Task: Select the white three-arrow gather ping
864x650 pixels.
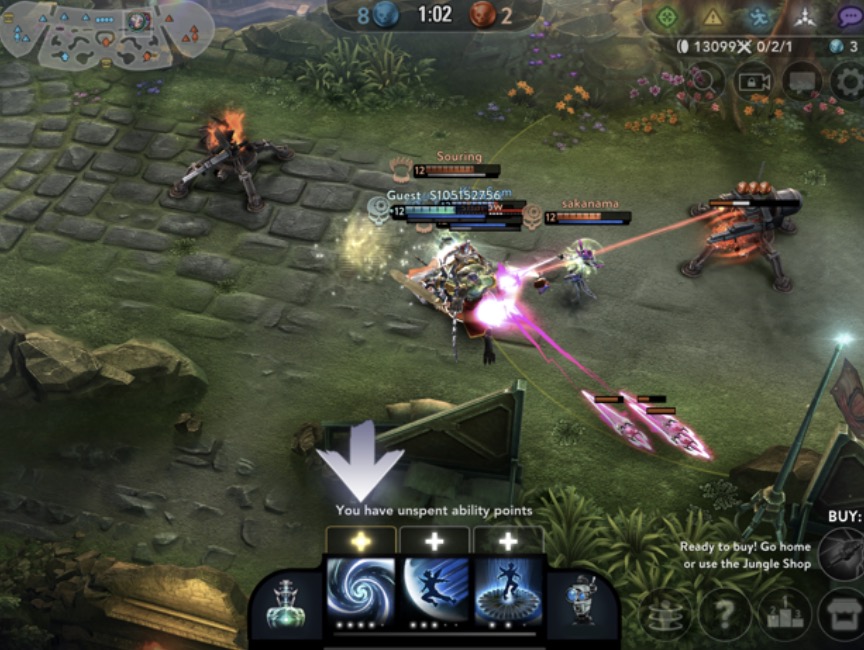Action: [805, 17]
